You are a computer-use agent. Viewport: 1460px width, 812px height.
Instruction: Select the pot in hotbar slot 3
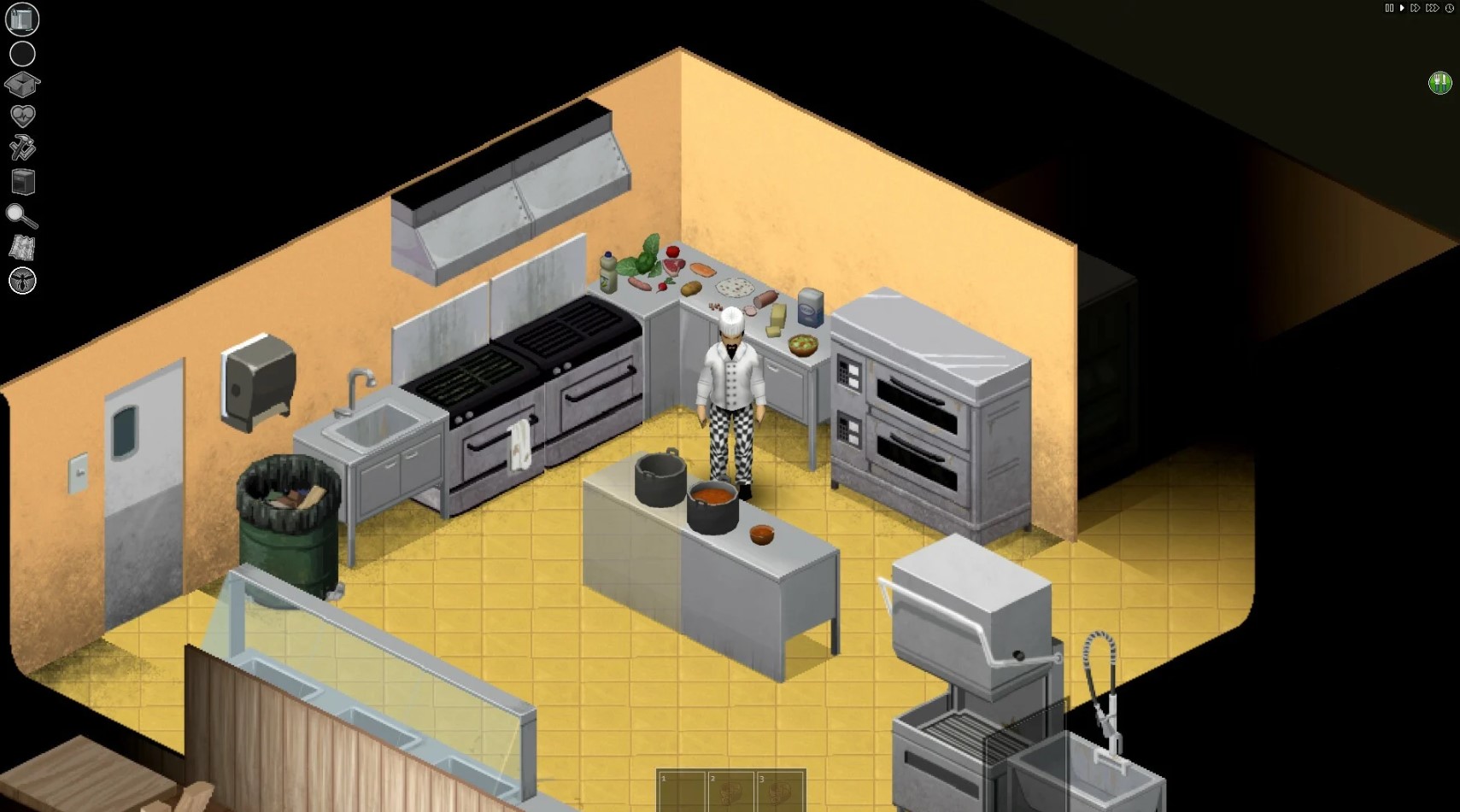point(781,792)
